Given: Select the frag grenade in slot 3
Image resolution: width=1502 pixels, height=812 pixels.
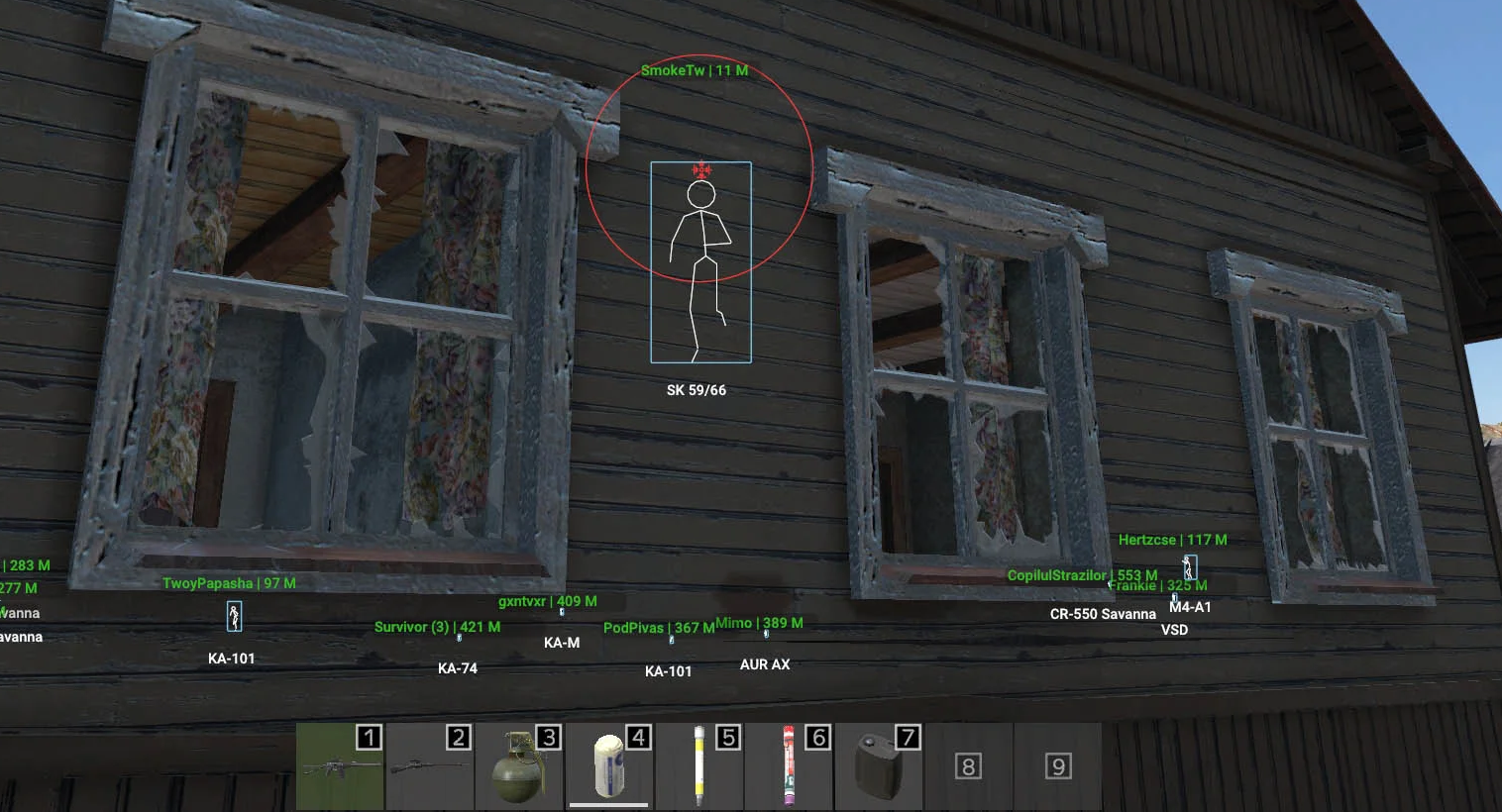Looking at the screenshot, I should coord(519,767).
